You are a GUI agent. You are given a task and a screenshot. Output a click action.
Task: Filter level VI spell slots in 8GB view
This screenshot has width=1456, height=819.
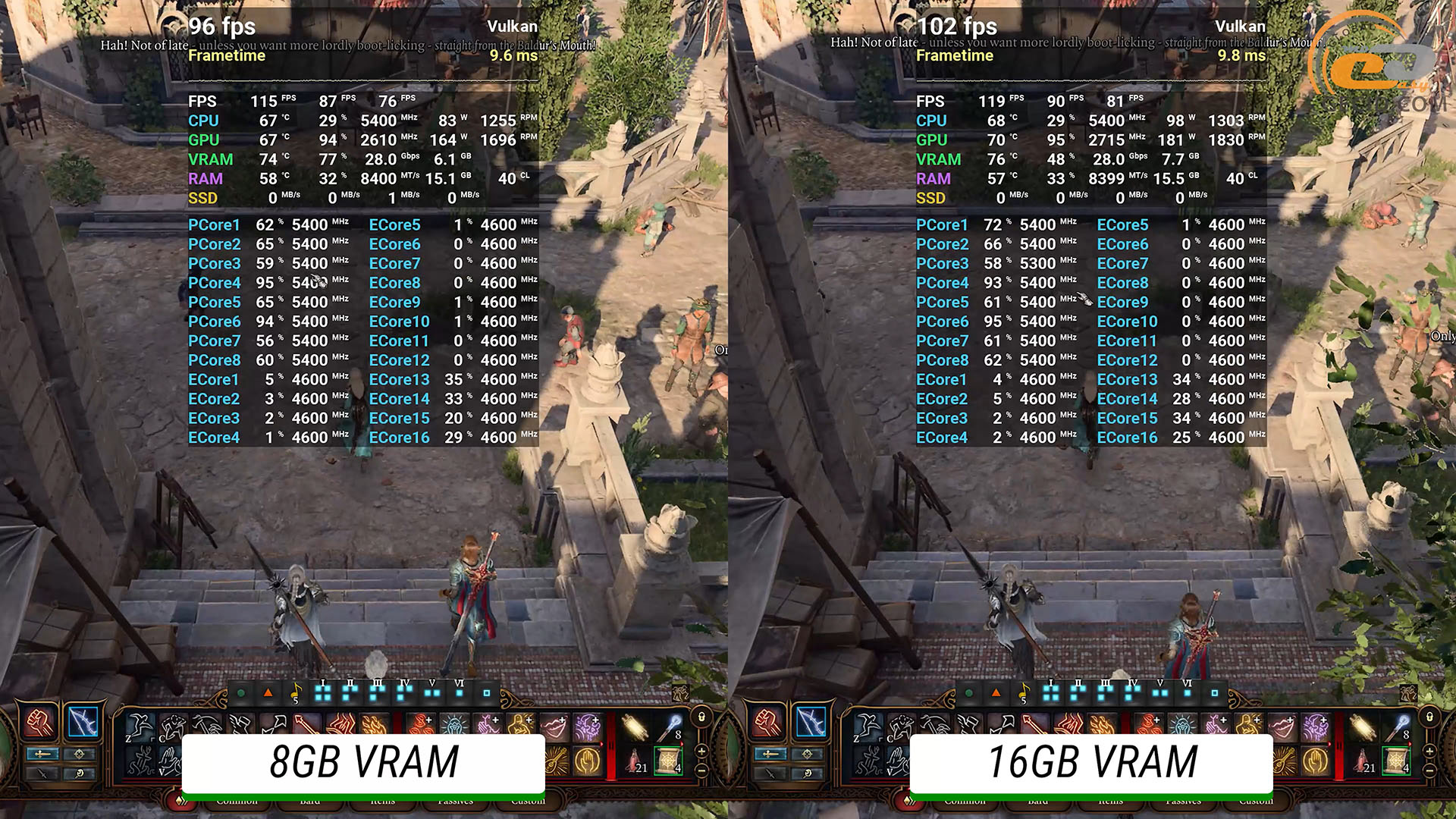[x=459, y=691]
